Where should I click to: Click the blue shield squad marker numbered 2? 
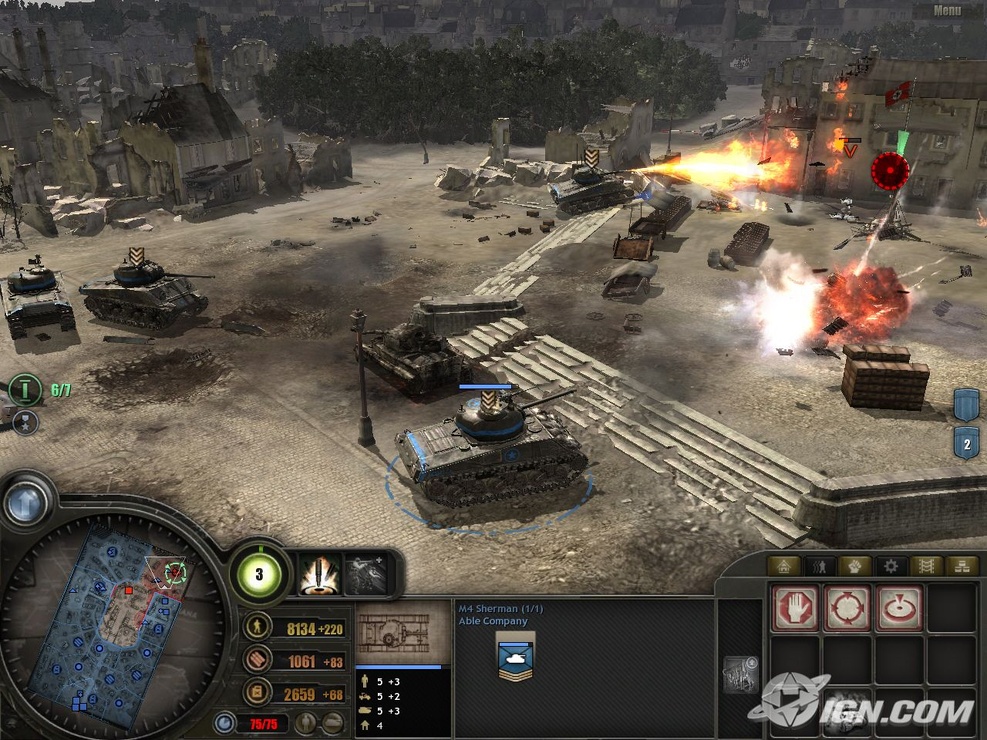pyautogui.click(x=966, y=442)
